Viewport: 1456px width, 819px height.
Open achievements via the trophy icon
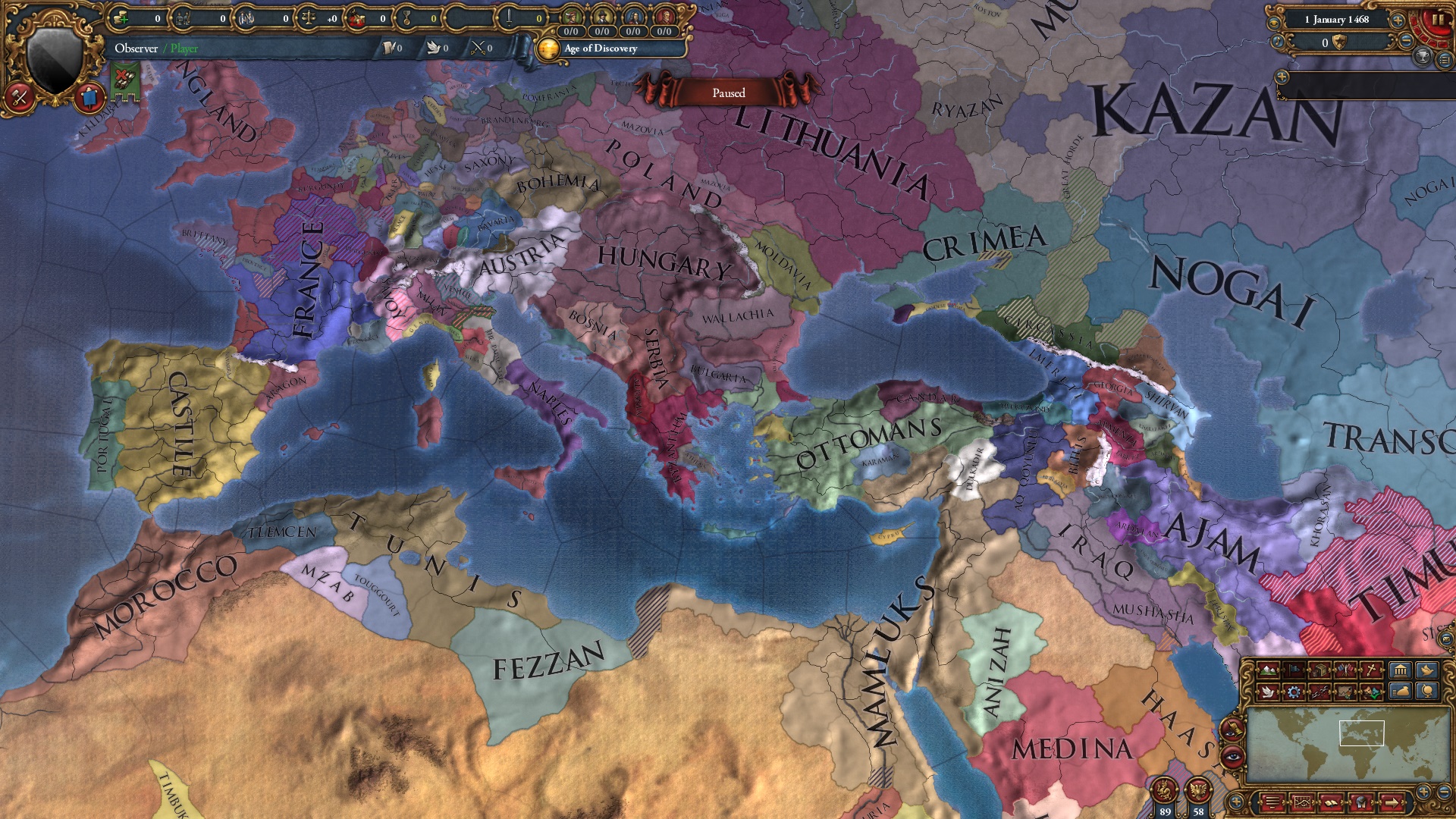1423,58
